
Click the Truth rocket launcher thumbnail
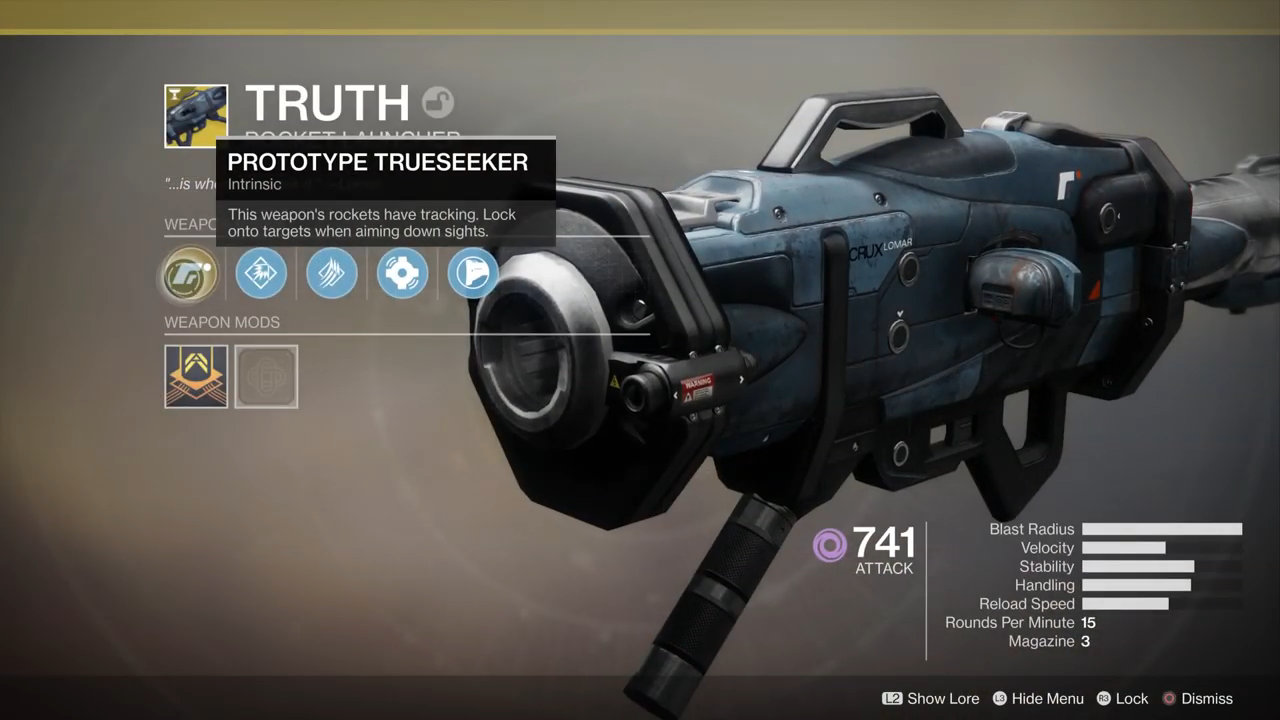click(196, 116)
